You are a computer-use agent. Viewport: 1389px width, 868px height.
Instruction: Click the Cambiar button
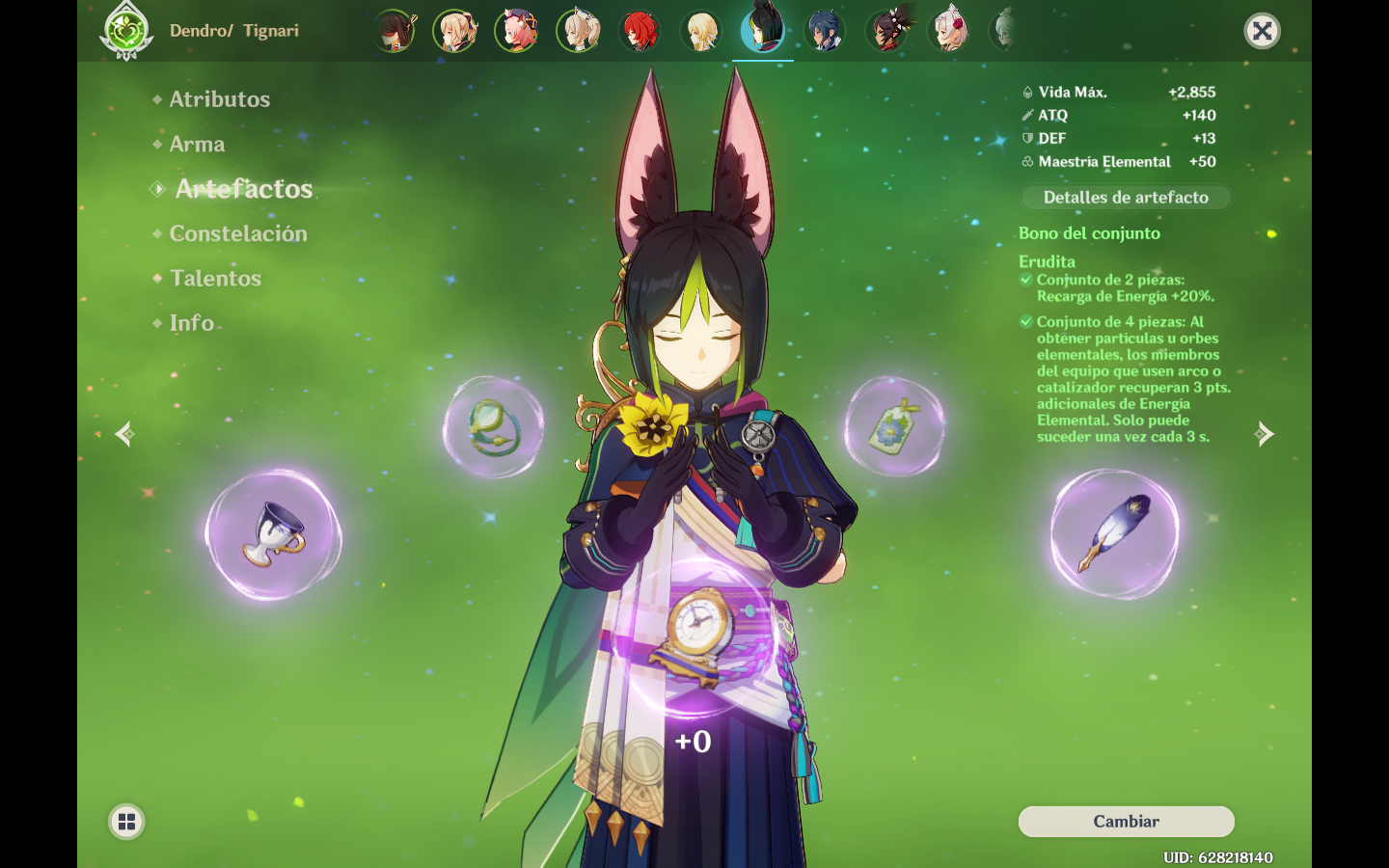pos(1126,822)
